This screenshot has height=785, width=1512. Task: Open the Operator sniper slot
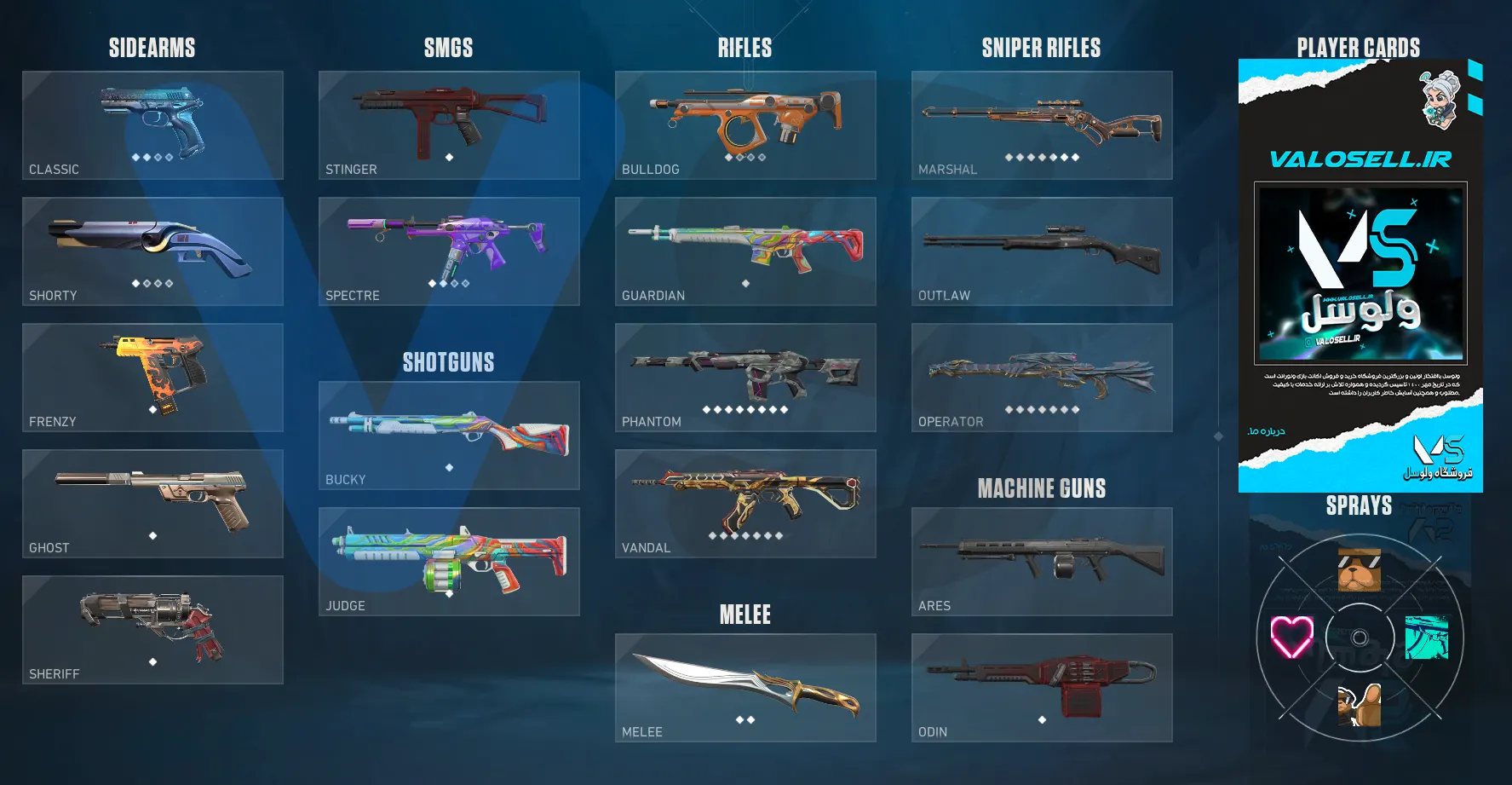click(1042, 378)
